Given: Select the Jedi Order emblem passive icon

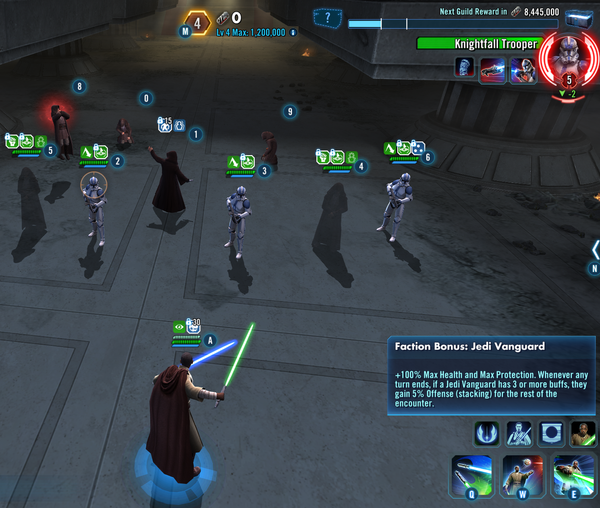Looking at the screenshot, I should click(x=486, y=433).
